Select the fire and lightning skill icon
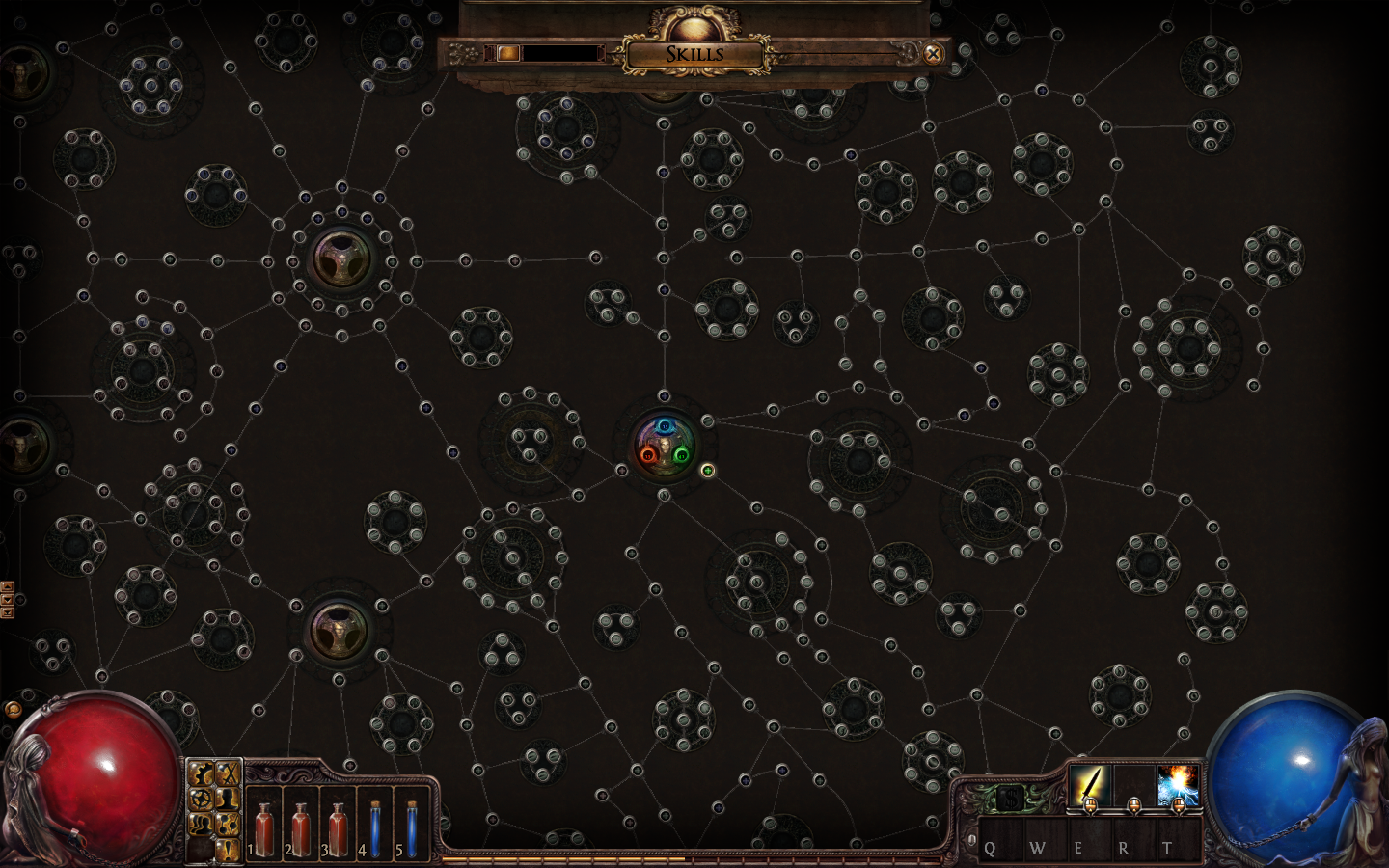The image size is (1389, 868). [x=1178, y=784]
